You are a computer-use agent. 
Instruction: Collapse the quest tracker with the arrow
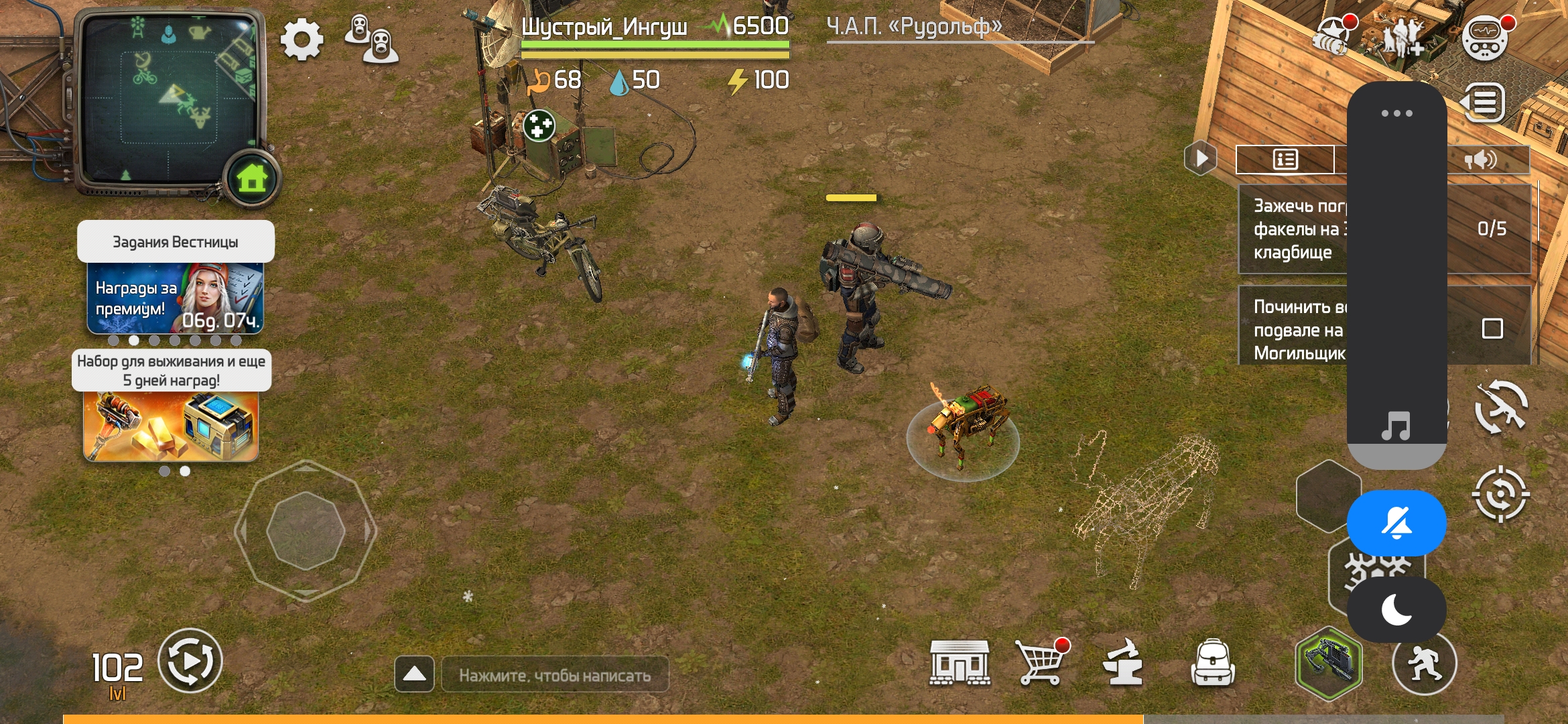tap(1201, 159)
